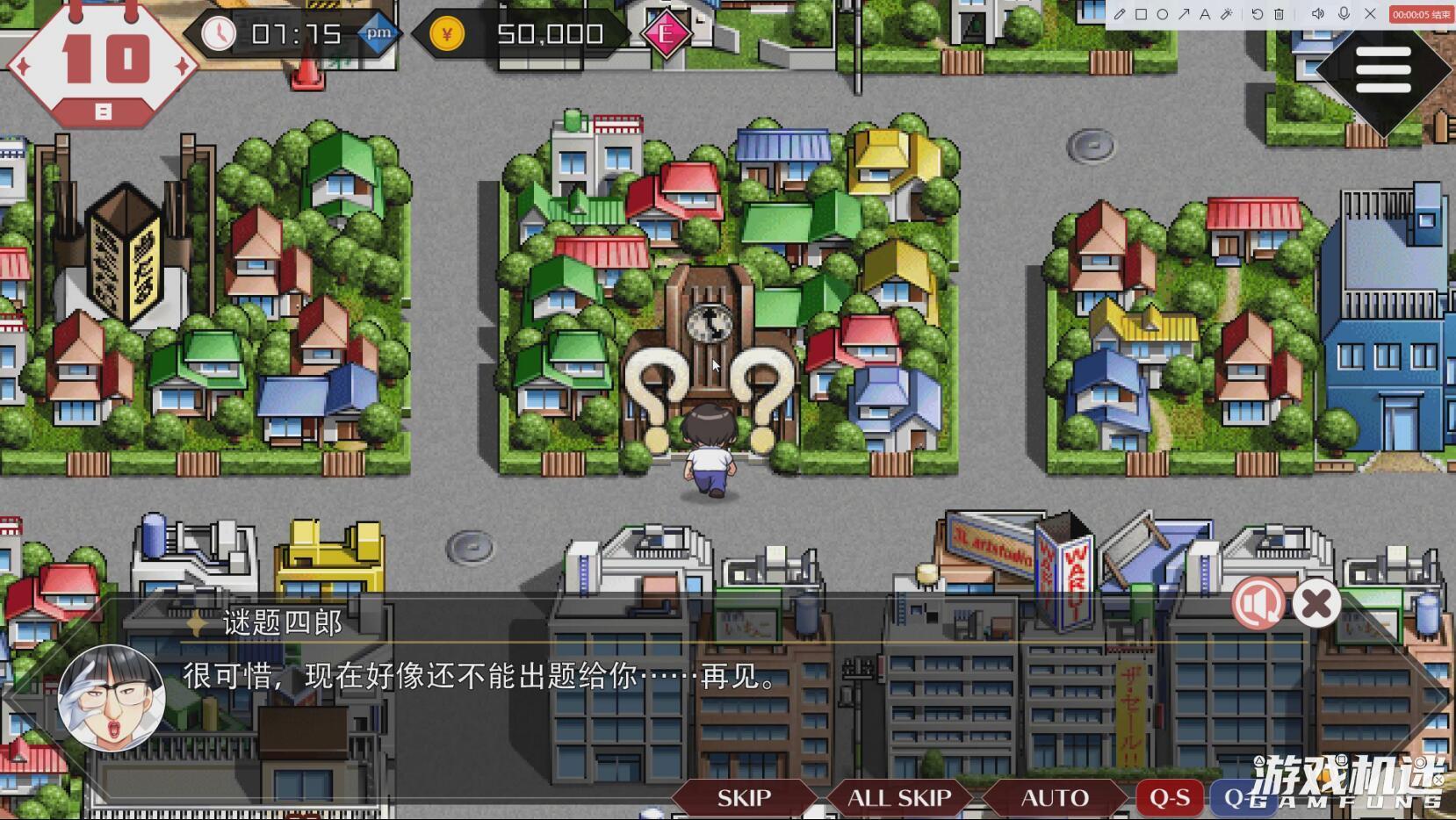The image size is (1456, 820).
Task: Enable AUTO dialogue mode
Action: click(1055, 797)
